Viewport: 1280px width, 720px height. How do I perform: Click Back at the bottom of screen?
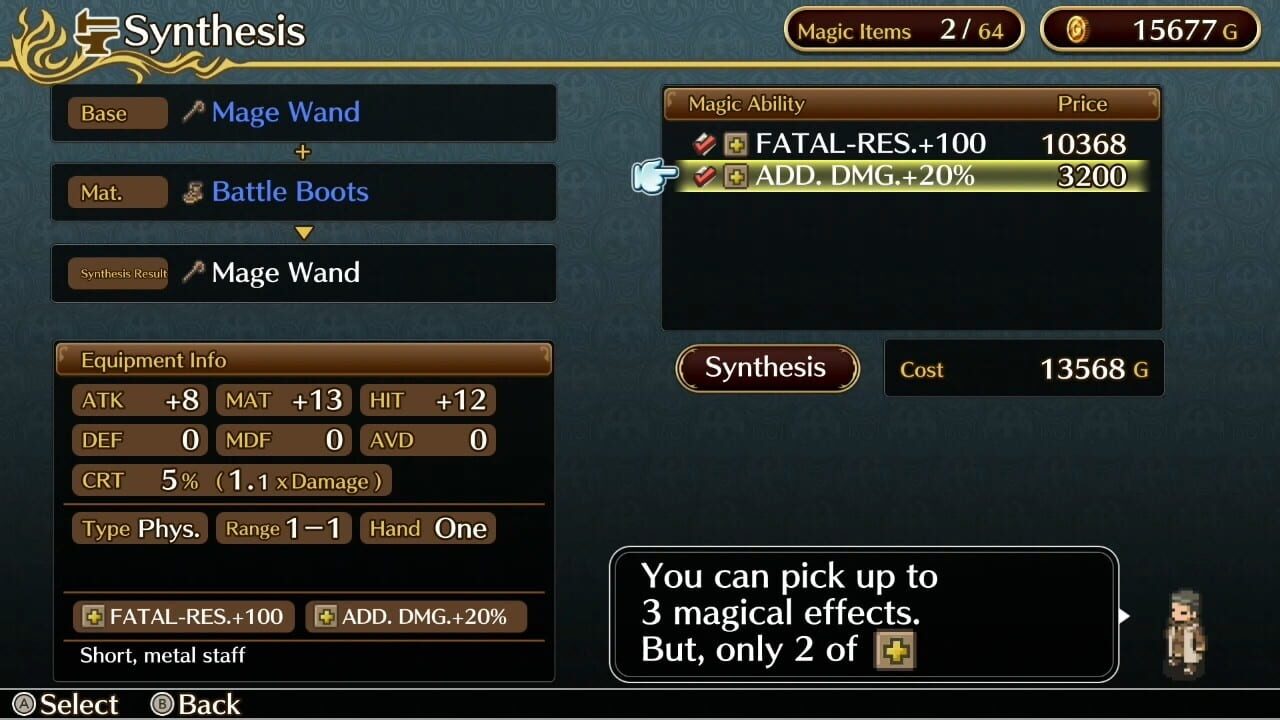tap(196, 704)
